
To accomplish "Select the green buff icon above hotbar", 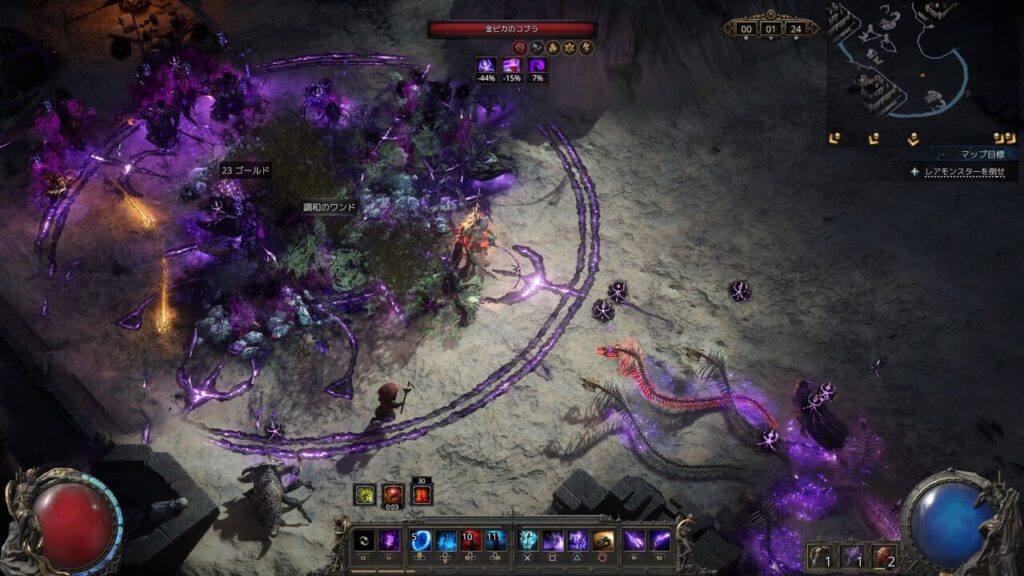I will coord(366,494).
